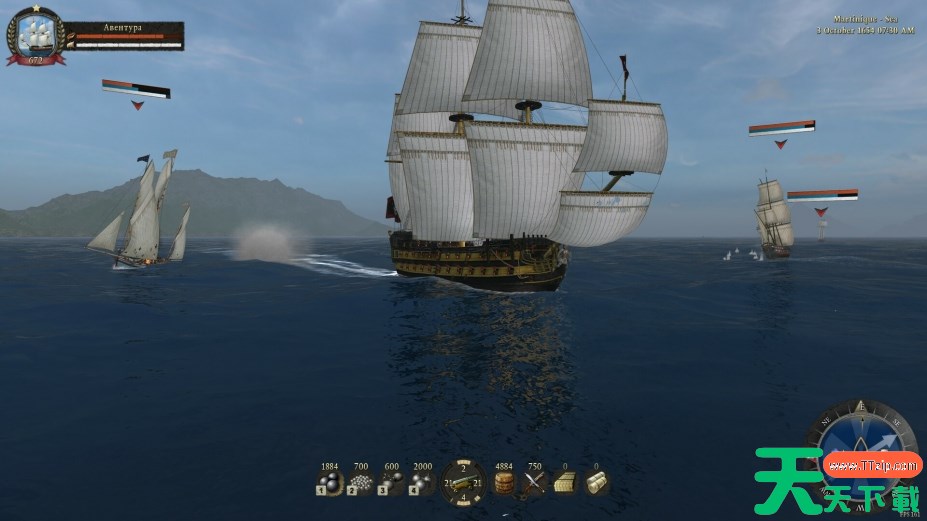Image resolution: width=927 pixels, height=521 pixels.
Task: Open the www.TTzip.com watermark link
Action: [873, 465]
